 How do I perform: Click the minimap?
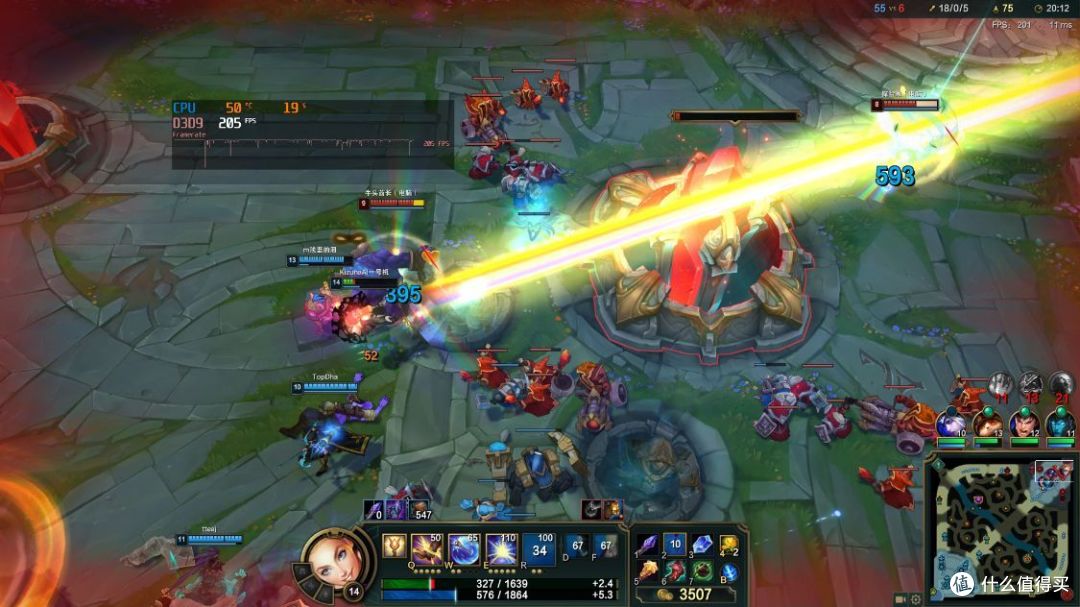1001,530
